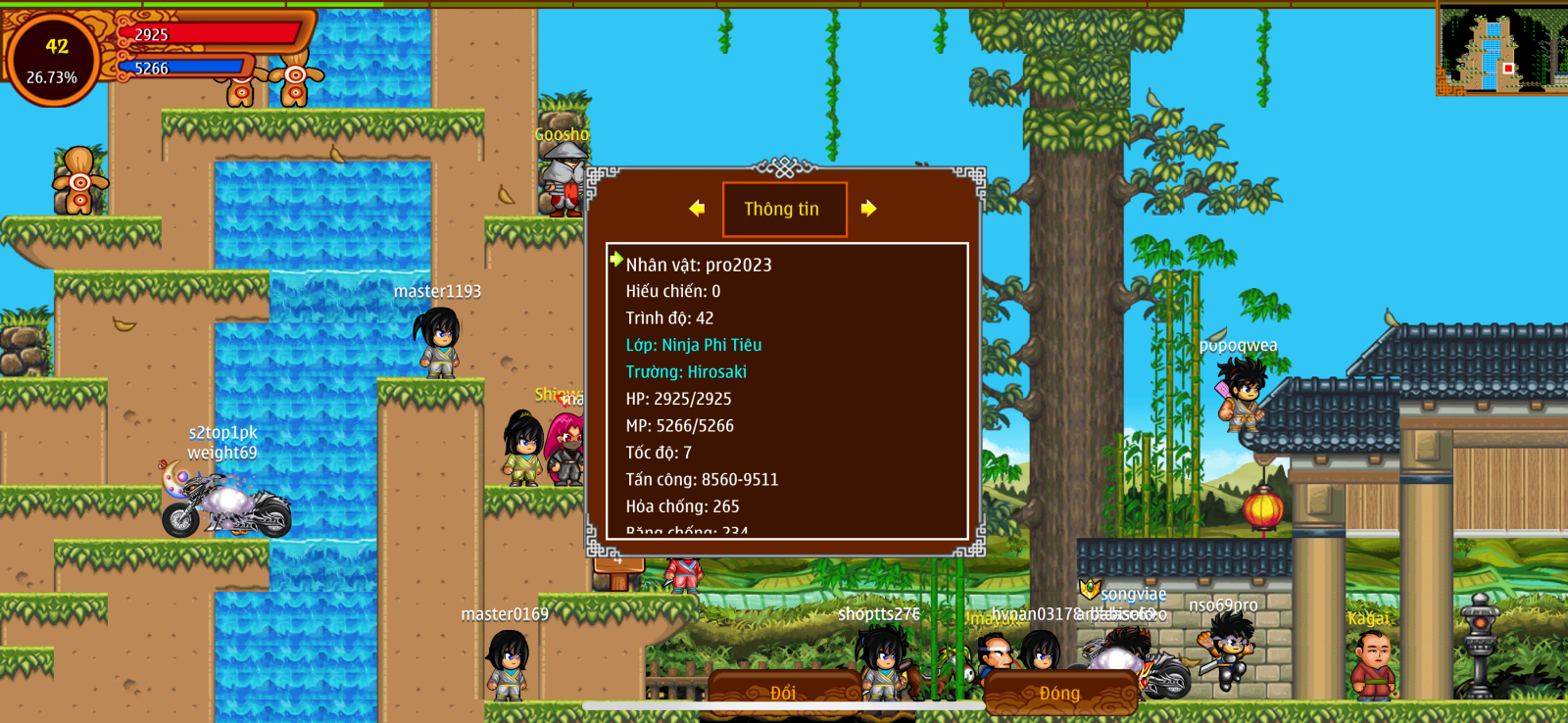Click the level 42 character badge
The width and height of the screenshot is (1568, 723).
pyautogui.click(x=53, y=60)
